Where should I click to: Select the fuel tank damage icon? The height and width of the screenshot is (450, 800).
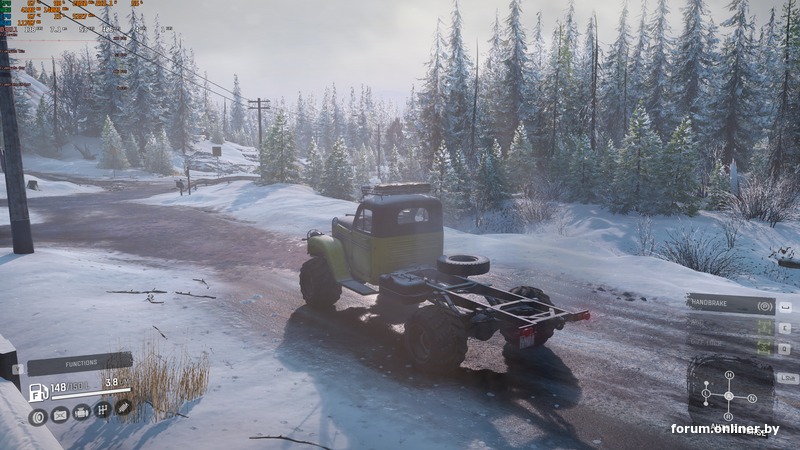click(x=60, y=413)
